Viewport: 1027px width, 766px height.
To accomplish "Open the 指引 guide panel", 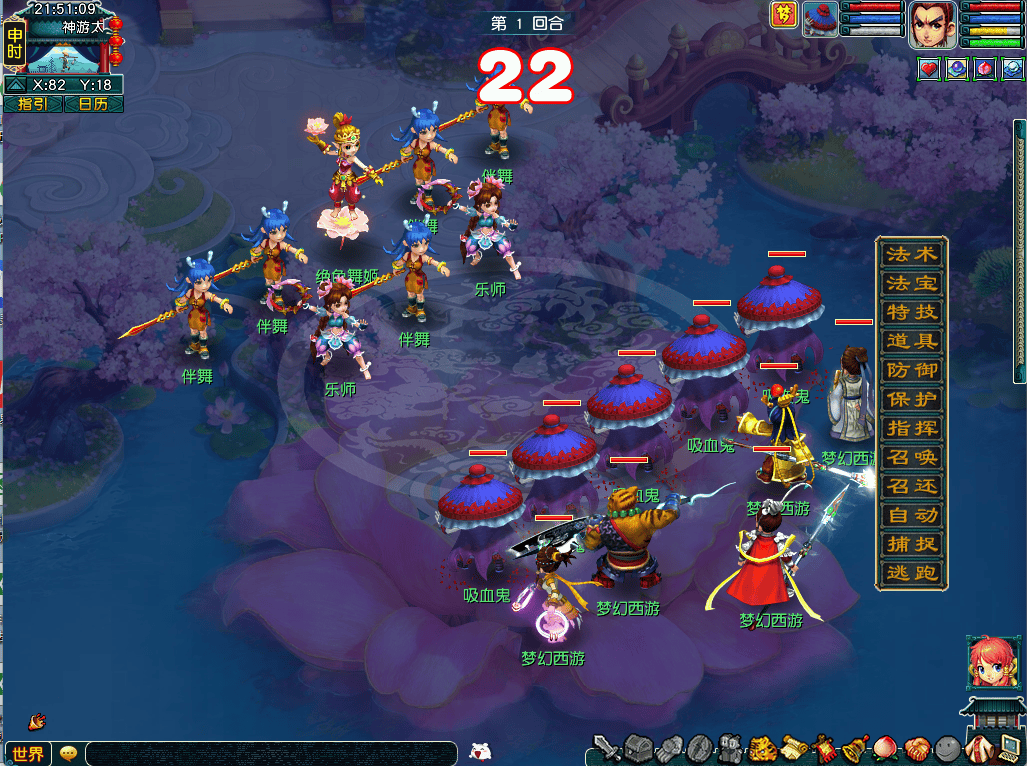I will point(33,104).
